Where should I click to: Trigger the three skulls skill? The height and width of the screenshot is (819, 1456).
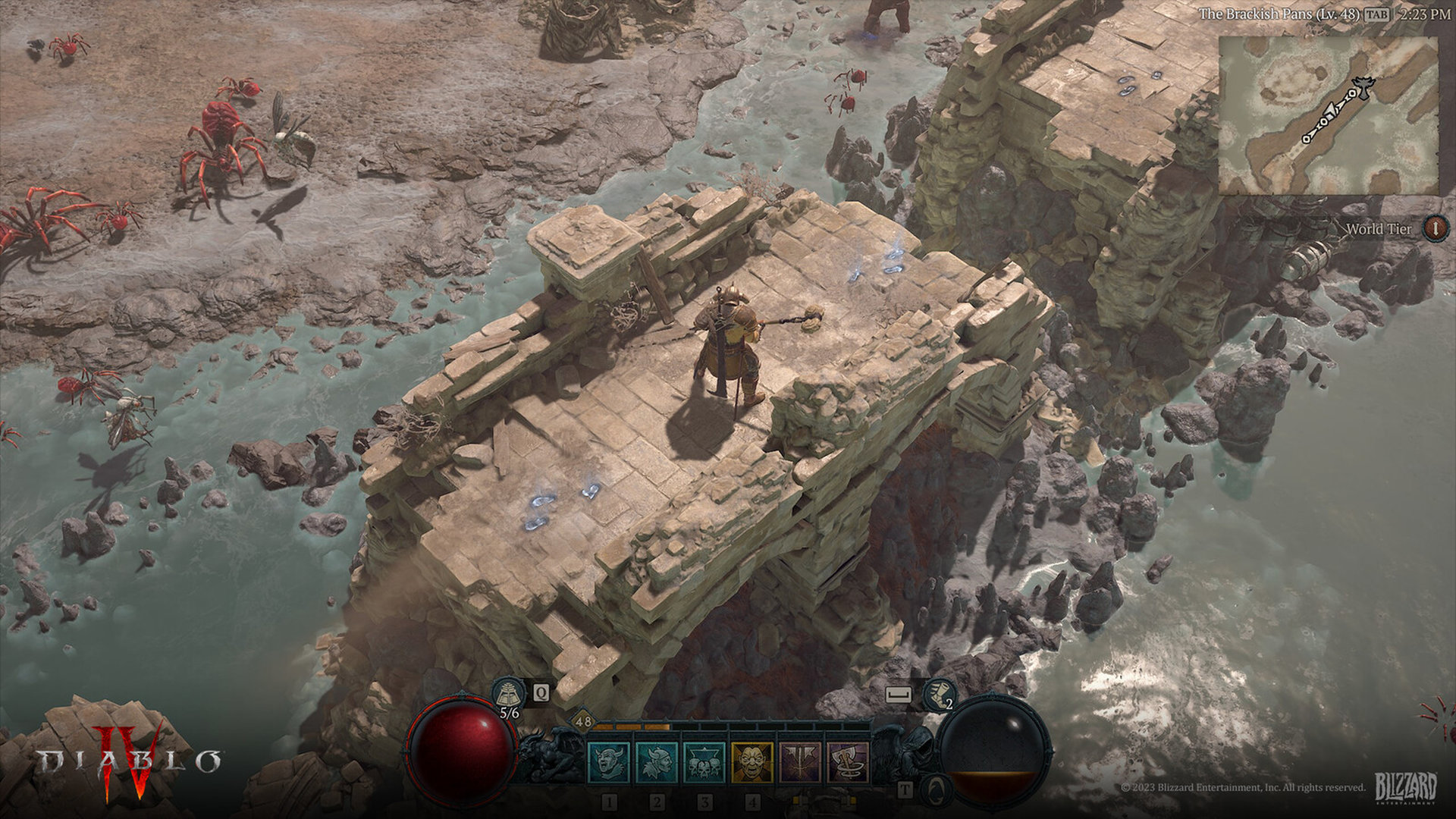[704, 762]
